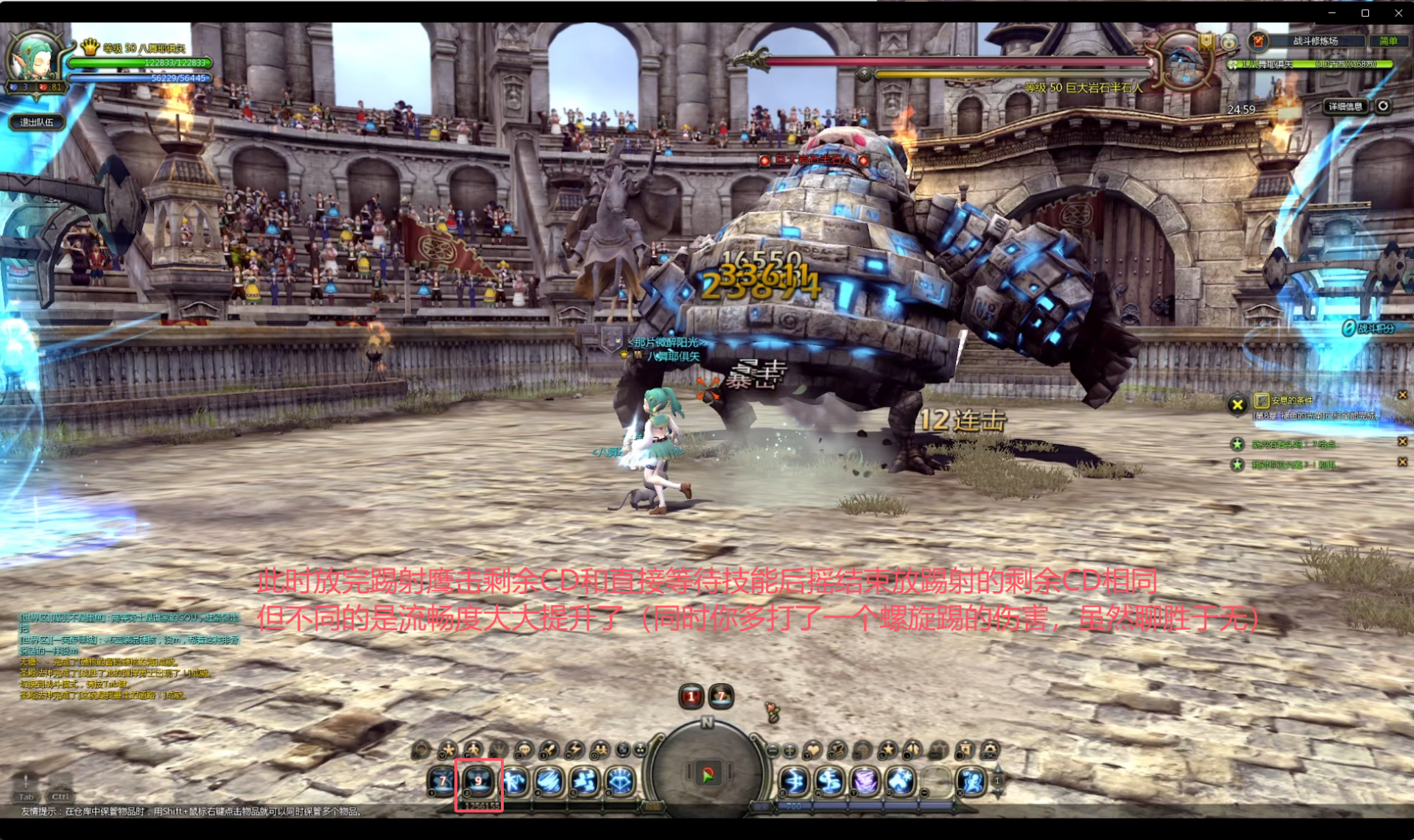Select the 简单 difficulty label
The width and height of the screenshot is (1414, 840).
point(1388,41)
